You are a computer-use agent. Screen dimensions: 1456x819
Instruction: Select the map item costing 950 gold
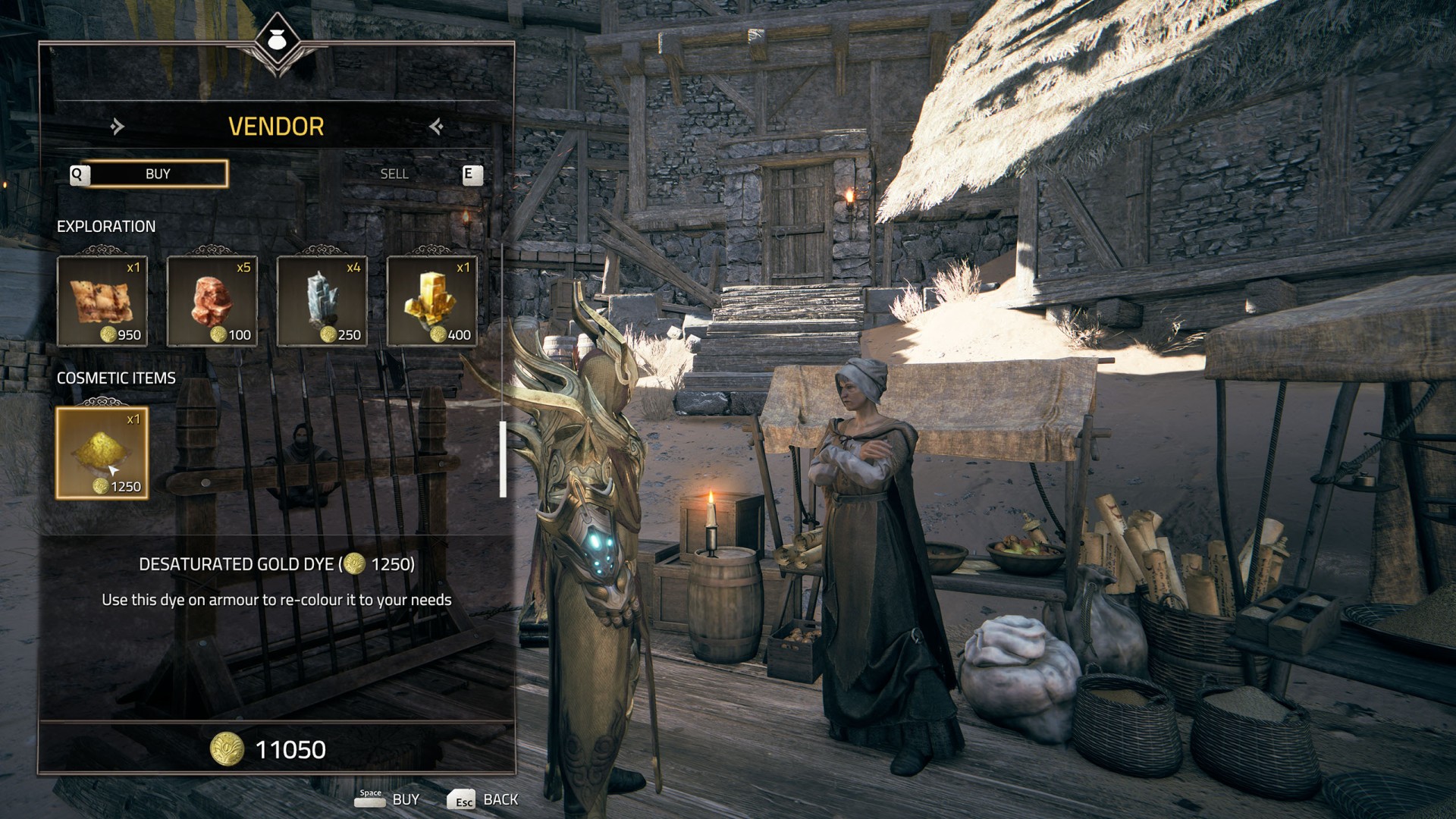pyautogui.click(x=102, y=301)
